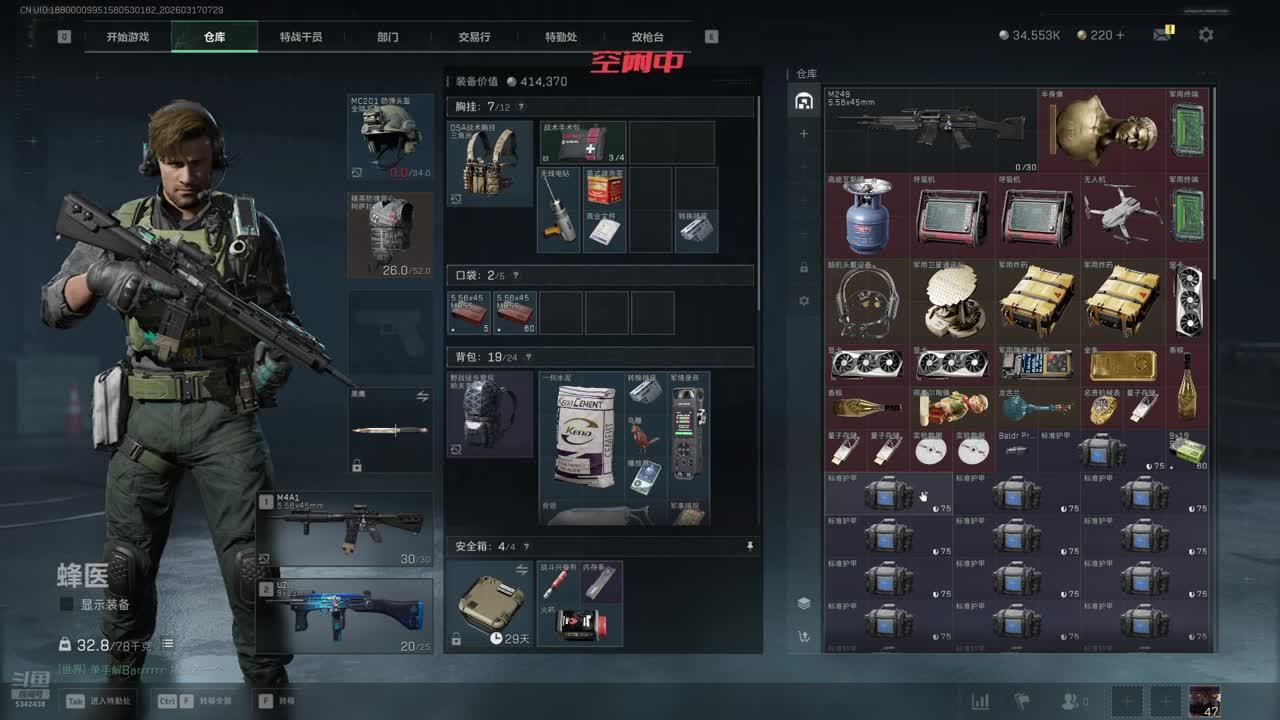Open the mail envelope icon

(1161, 35)
